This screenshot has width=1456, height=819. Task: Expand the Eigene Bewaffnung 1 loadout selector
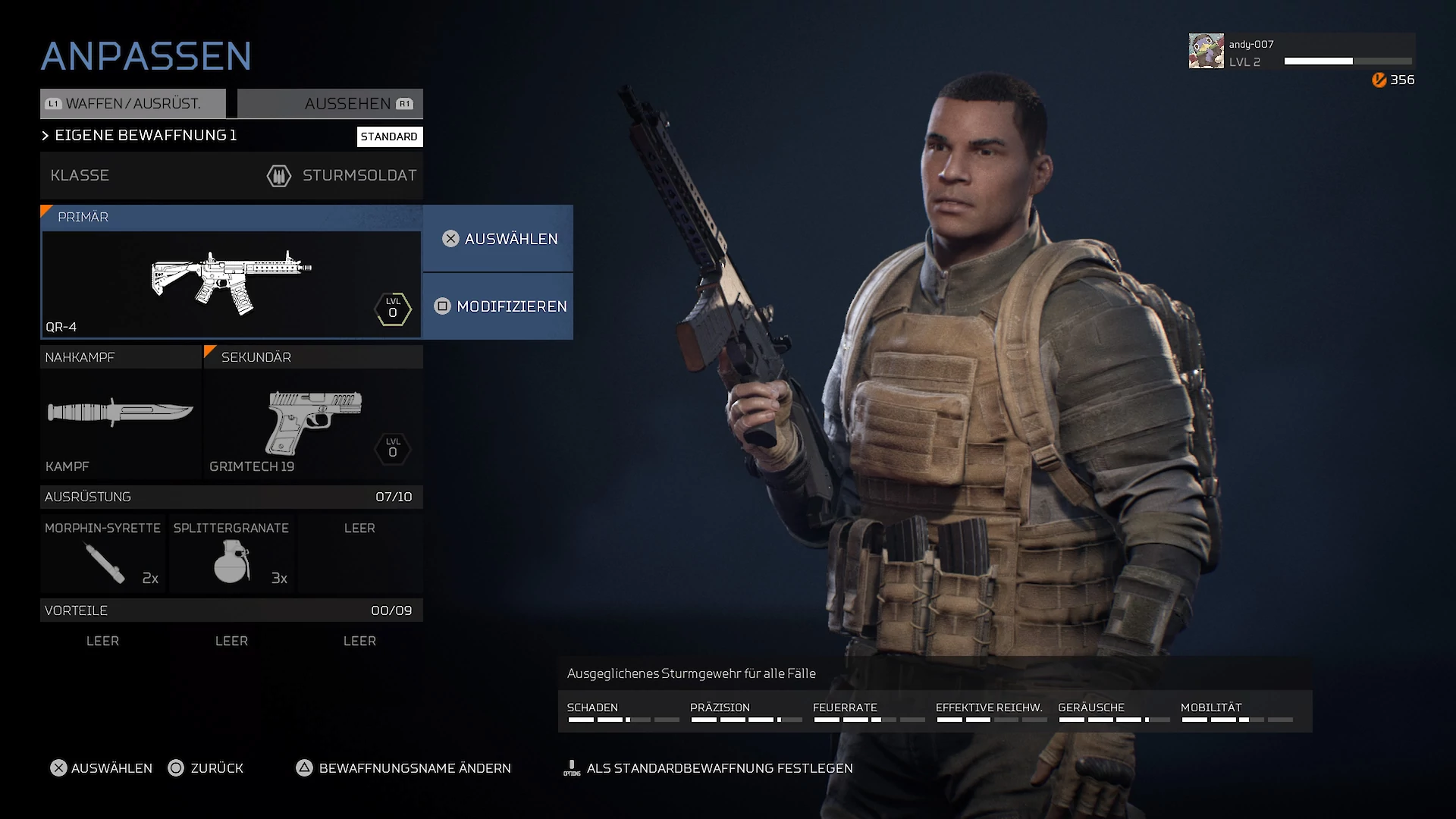pyautogui.click(x=144, y=136)
